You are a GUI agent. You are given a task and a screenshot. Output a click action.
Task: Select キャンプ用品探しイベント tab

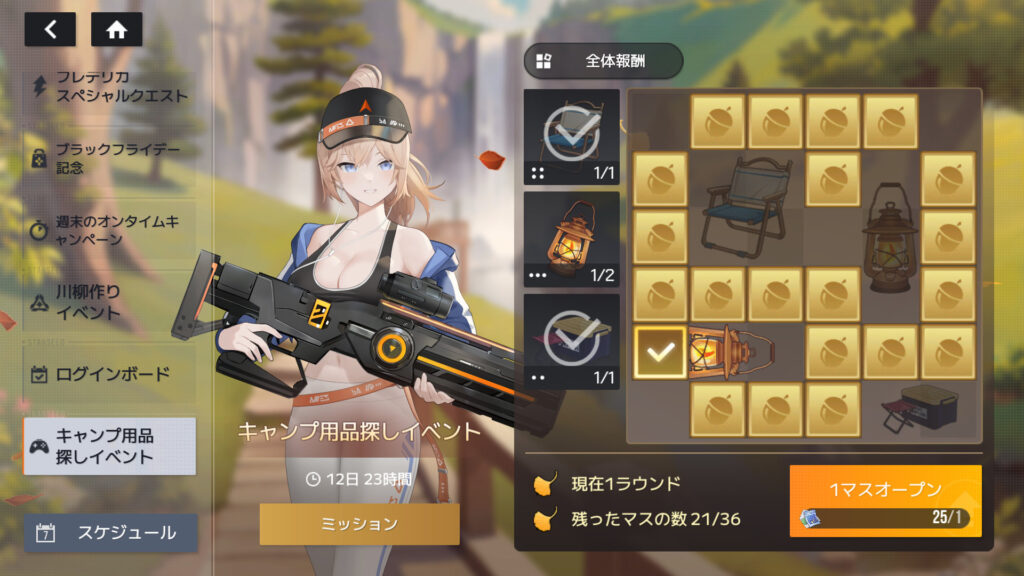pos(110,446)
